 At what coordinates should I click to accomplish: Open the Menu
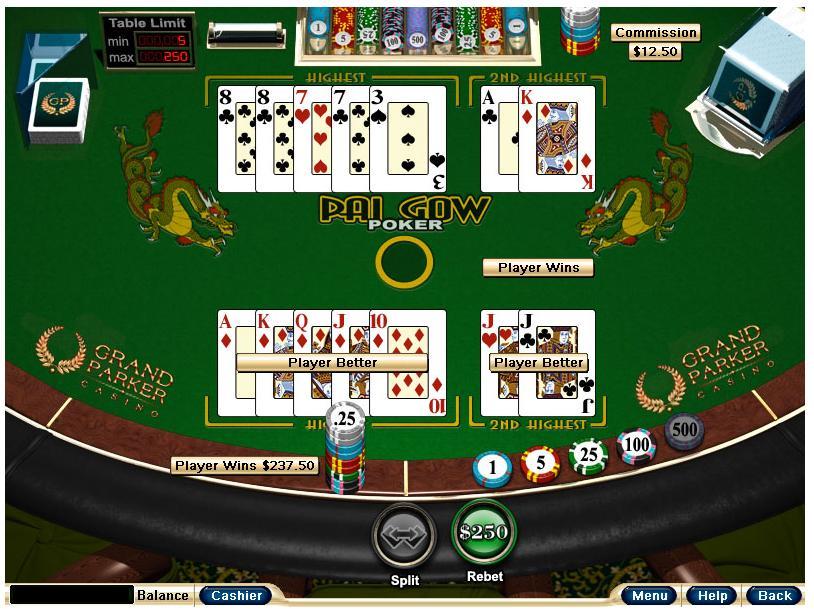(x=650, y=596)
